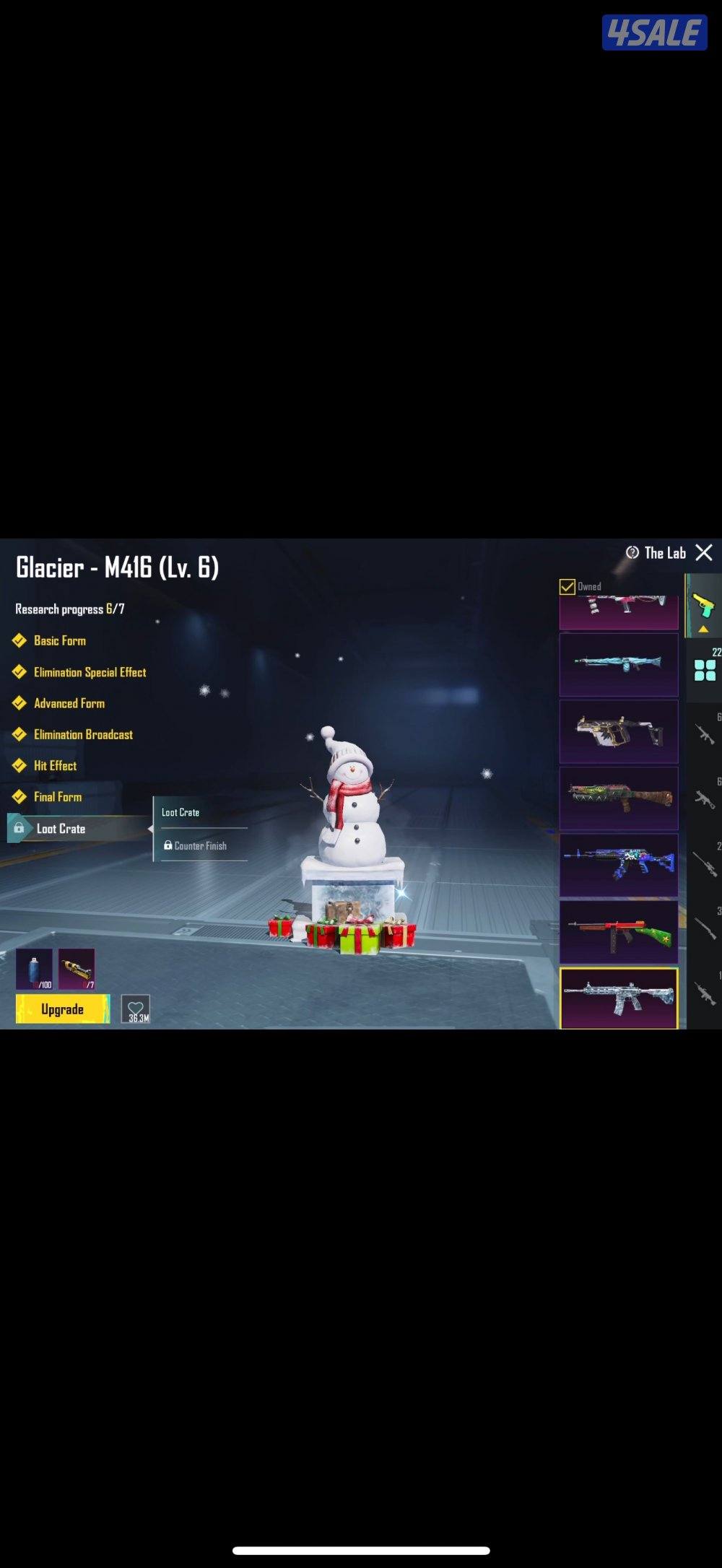Open The Lab help question mark
722x1568 pixels.
pos(632,553)
